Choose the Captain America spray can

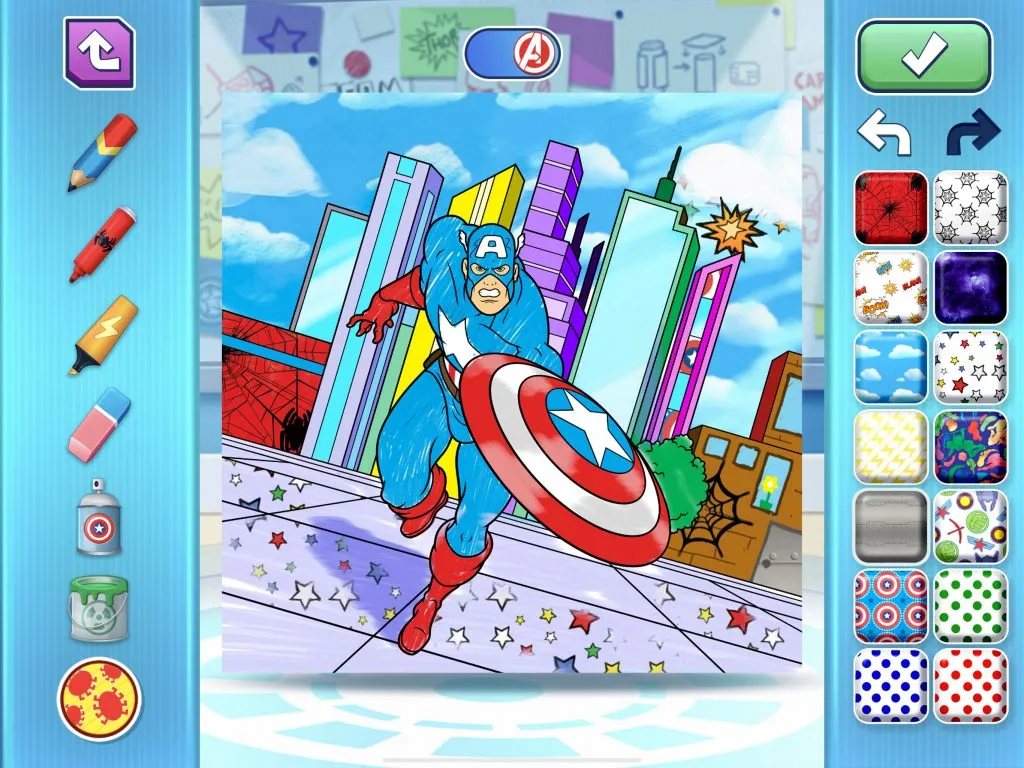pyautogui.click(x=99, y=516)
